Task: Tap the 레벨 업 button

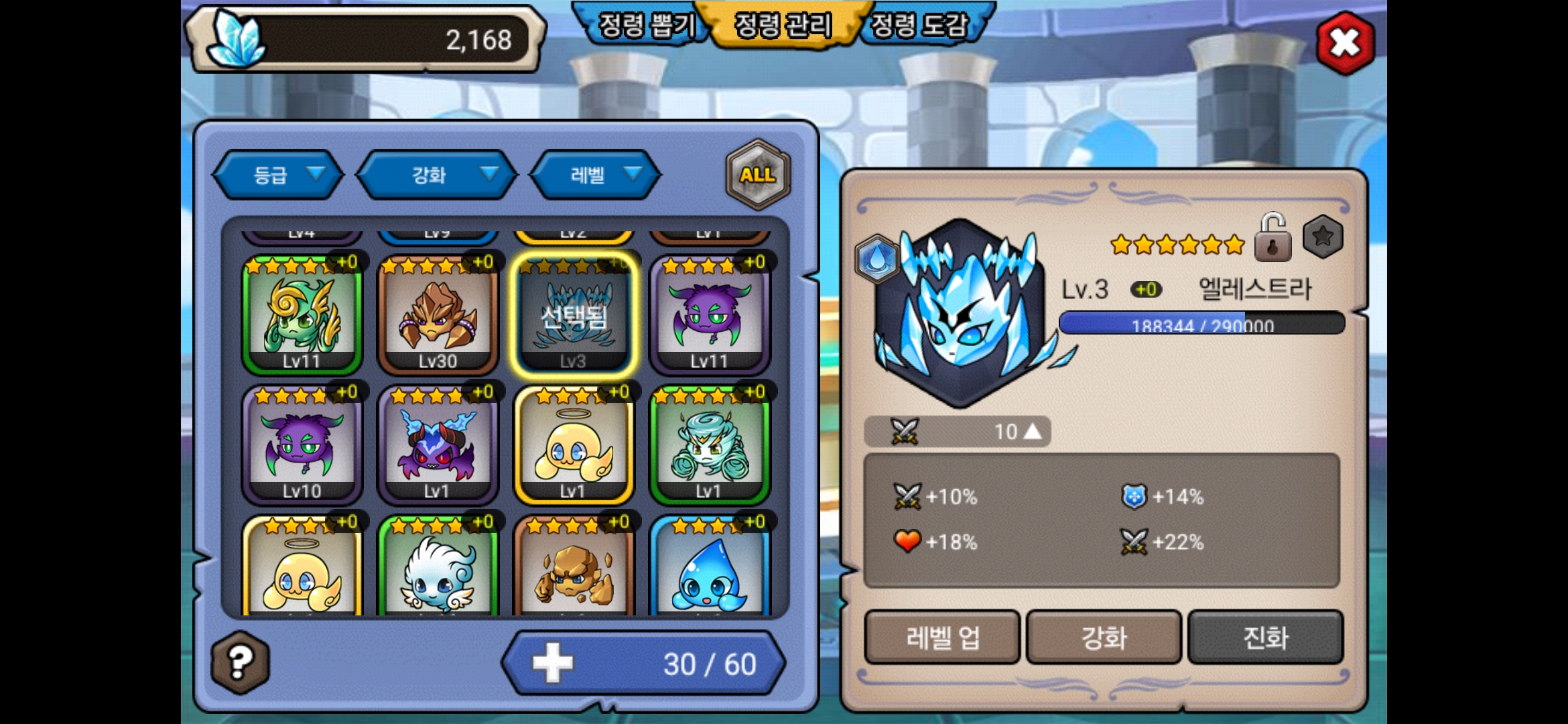Action: click(942, 637)
